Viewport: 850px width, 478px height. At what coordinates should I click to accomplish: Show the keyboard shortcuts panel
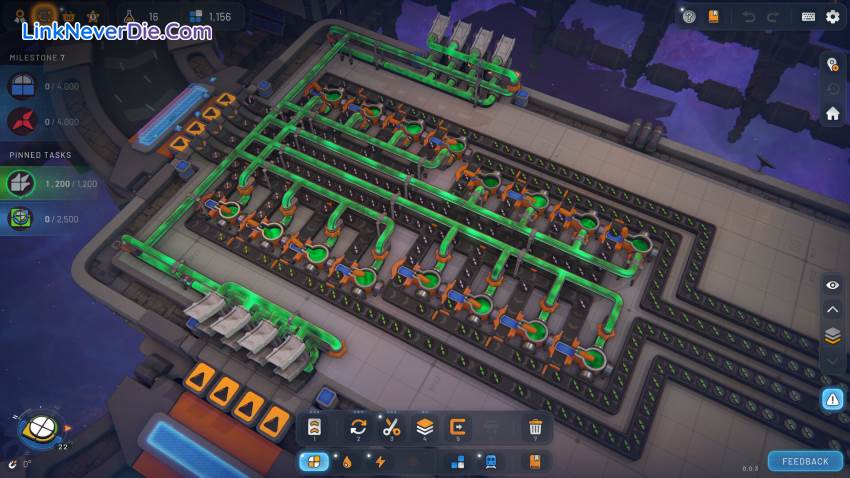(808, 16)
